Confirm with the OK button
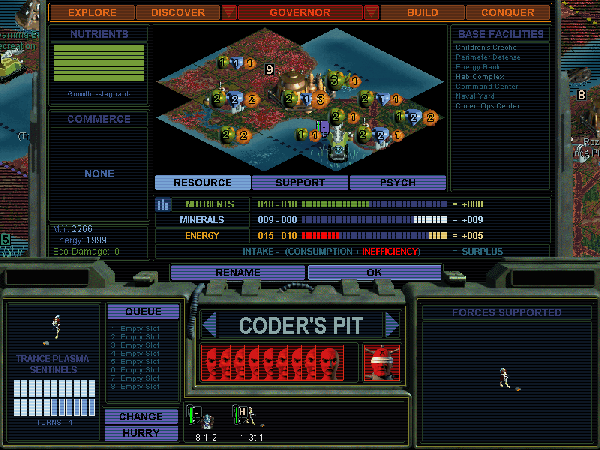Viewport: 600px width, 450px height. (373, 272)
